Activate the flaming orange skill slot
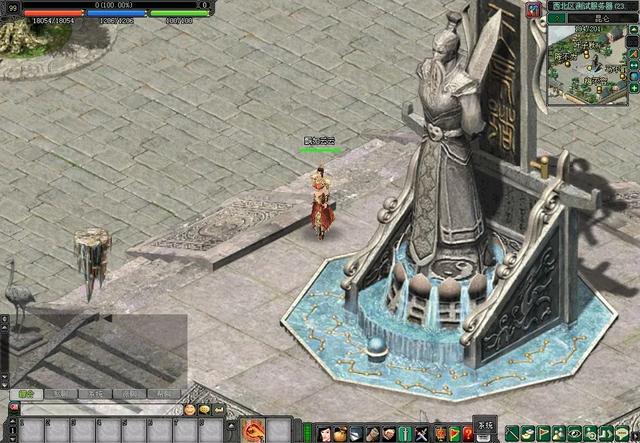 click(x=252, y=431)
